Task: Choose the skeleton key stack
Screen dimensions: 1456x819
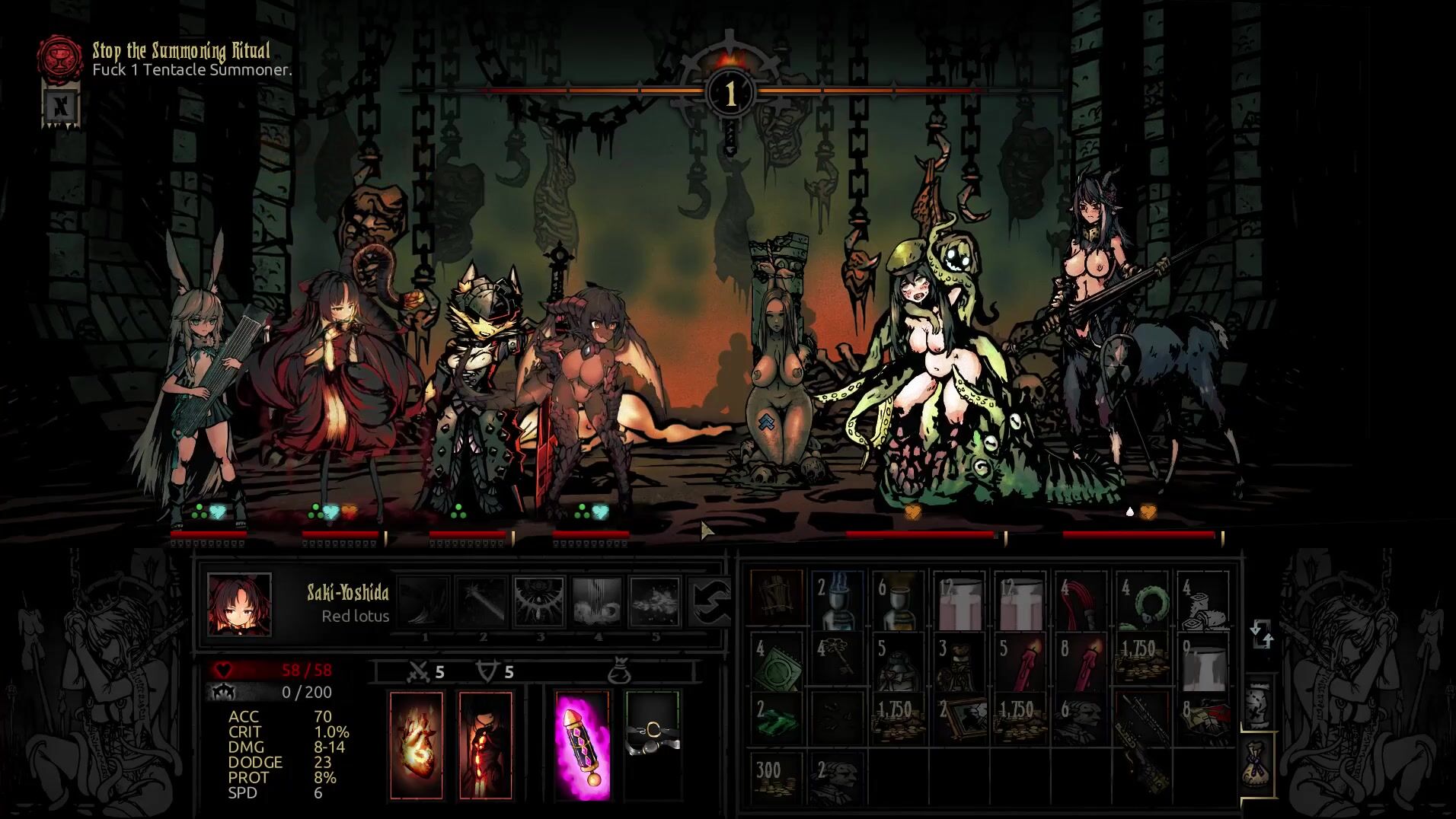Action: click(838, 662)
